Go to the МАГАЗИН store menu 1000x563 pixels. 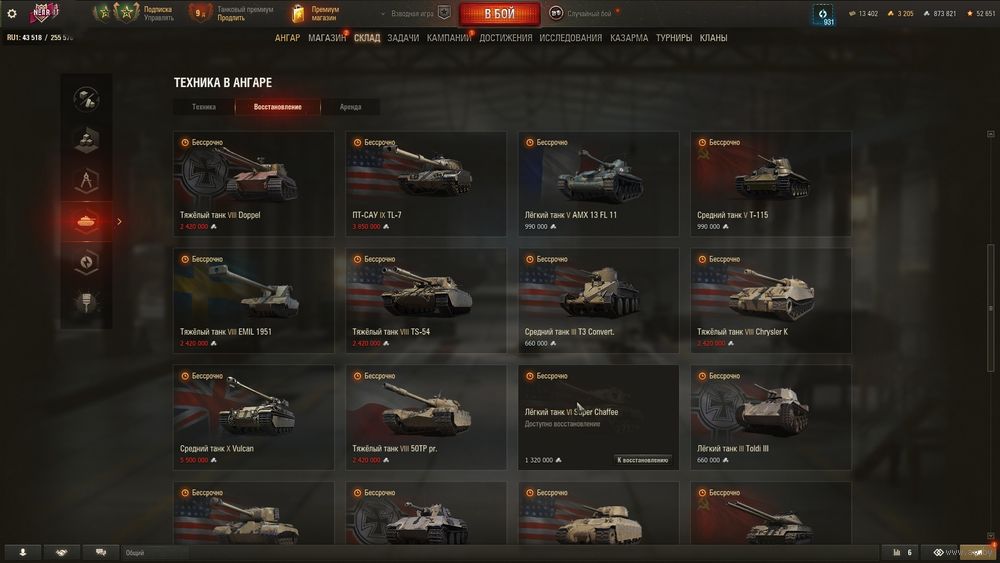(x=326, y=38)
